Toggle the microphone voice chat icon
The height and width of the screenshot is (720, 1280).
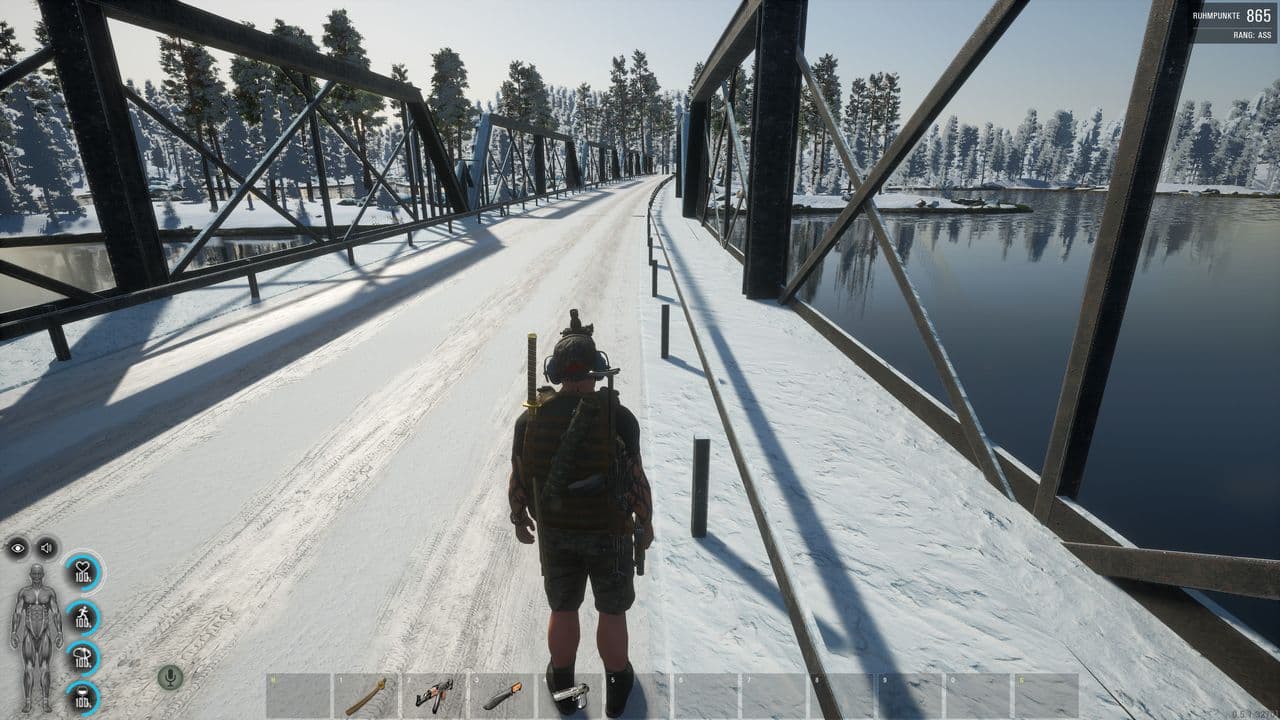point(170,677)
